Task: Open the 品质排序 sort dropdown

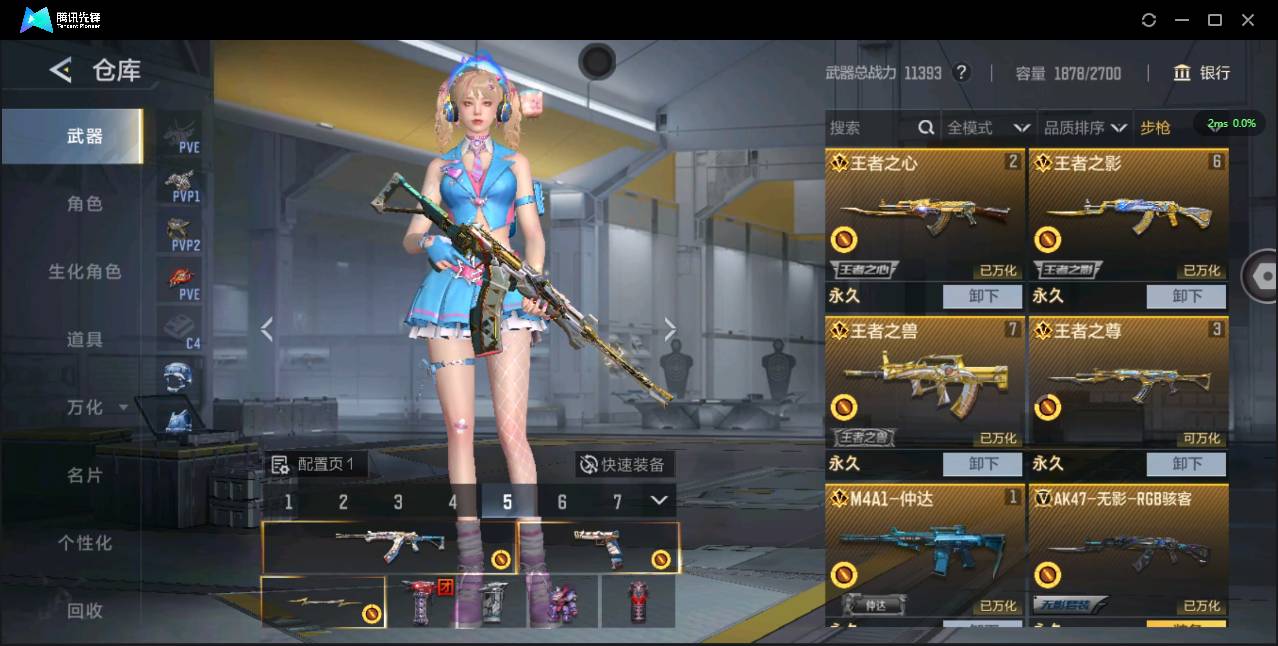Action: [1085, 128]
